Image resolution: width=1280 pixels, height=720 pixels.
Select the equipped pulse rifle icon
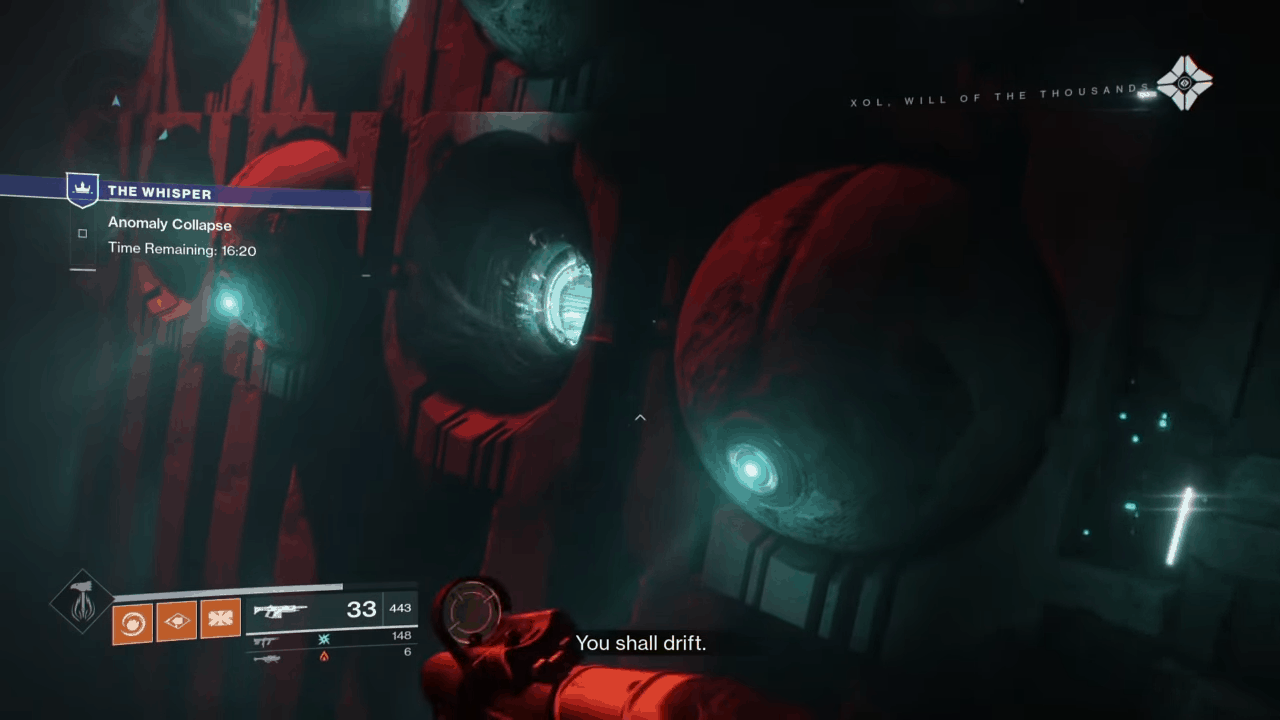click(x=281, y=609)
